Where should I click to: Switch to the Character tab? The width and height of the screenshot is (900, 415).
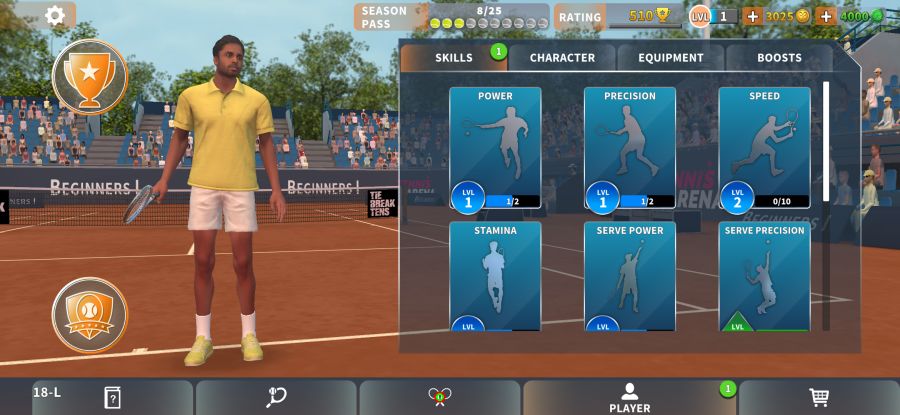(562, 58)
